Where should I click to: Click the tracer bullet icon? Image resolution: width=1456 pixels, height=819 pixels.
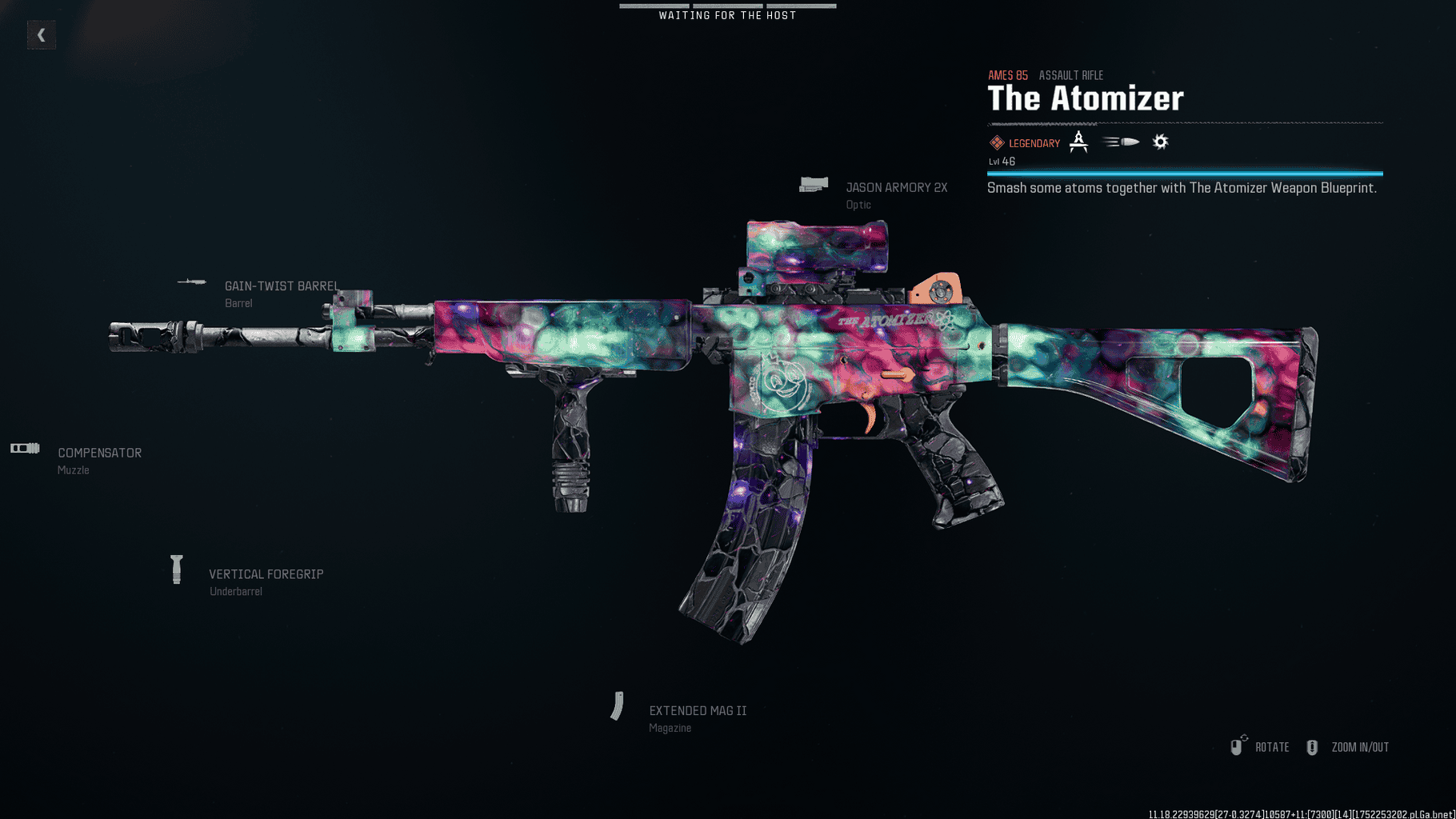[1121, 142]
